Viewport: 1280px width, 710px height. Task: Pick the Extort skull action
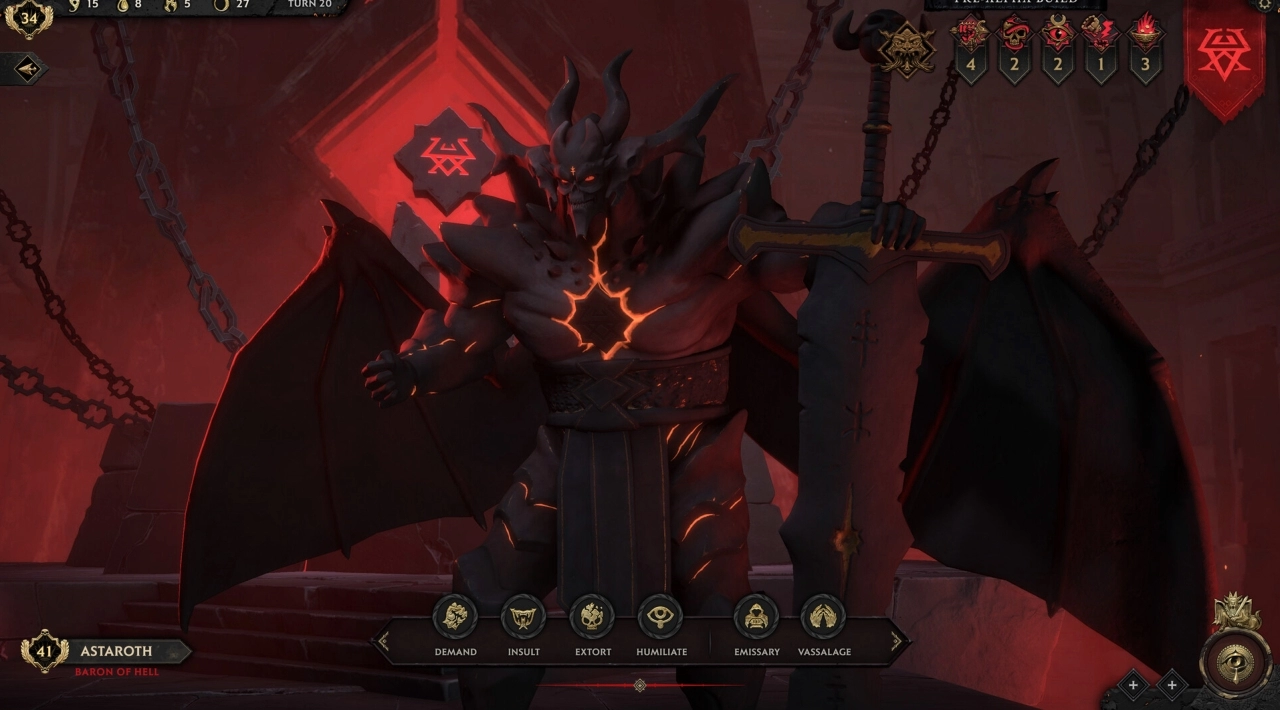pos(592,617)
